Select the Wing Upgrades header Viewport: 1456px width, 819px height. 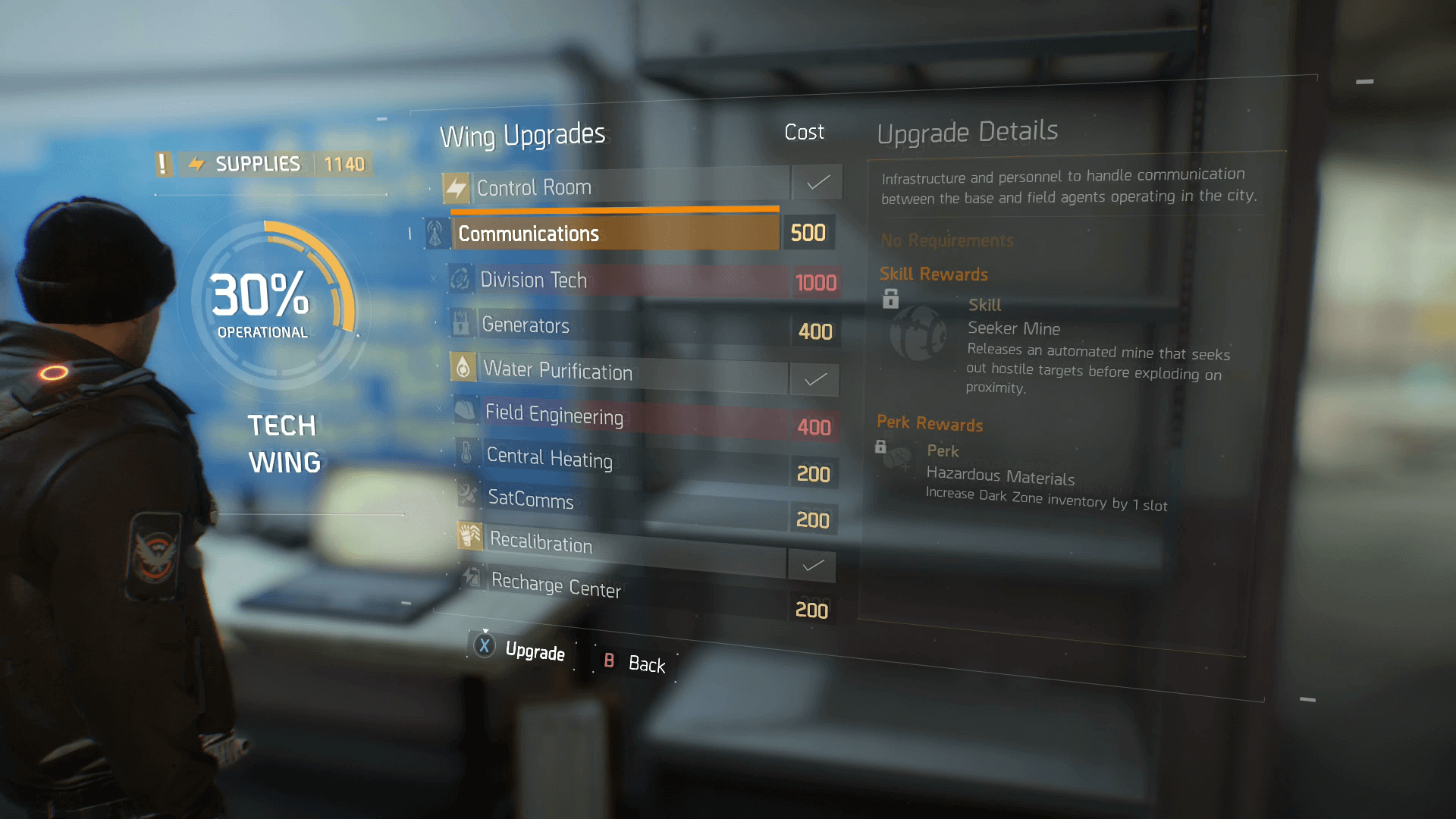522,133
